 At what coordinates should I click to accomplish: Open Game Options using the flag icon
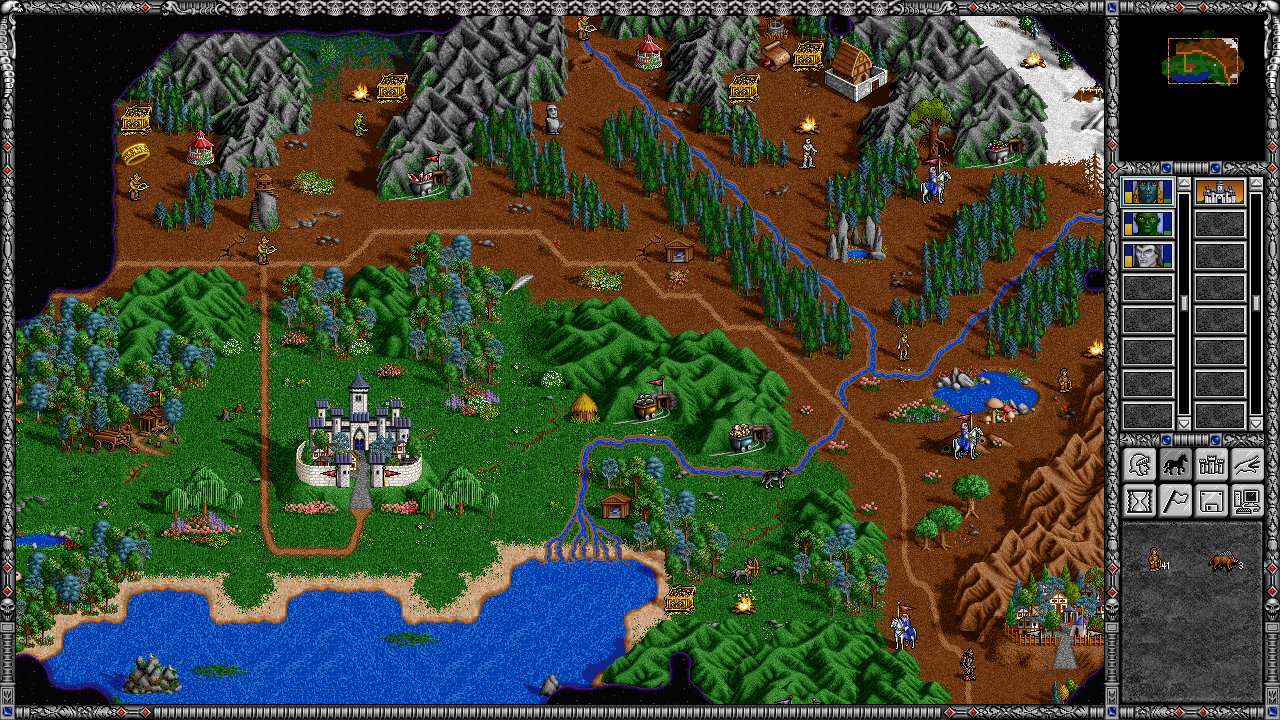click(x=1176, y=500)
